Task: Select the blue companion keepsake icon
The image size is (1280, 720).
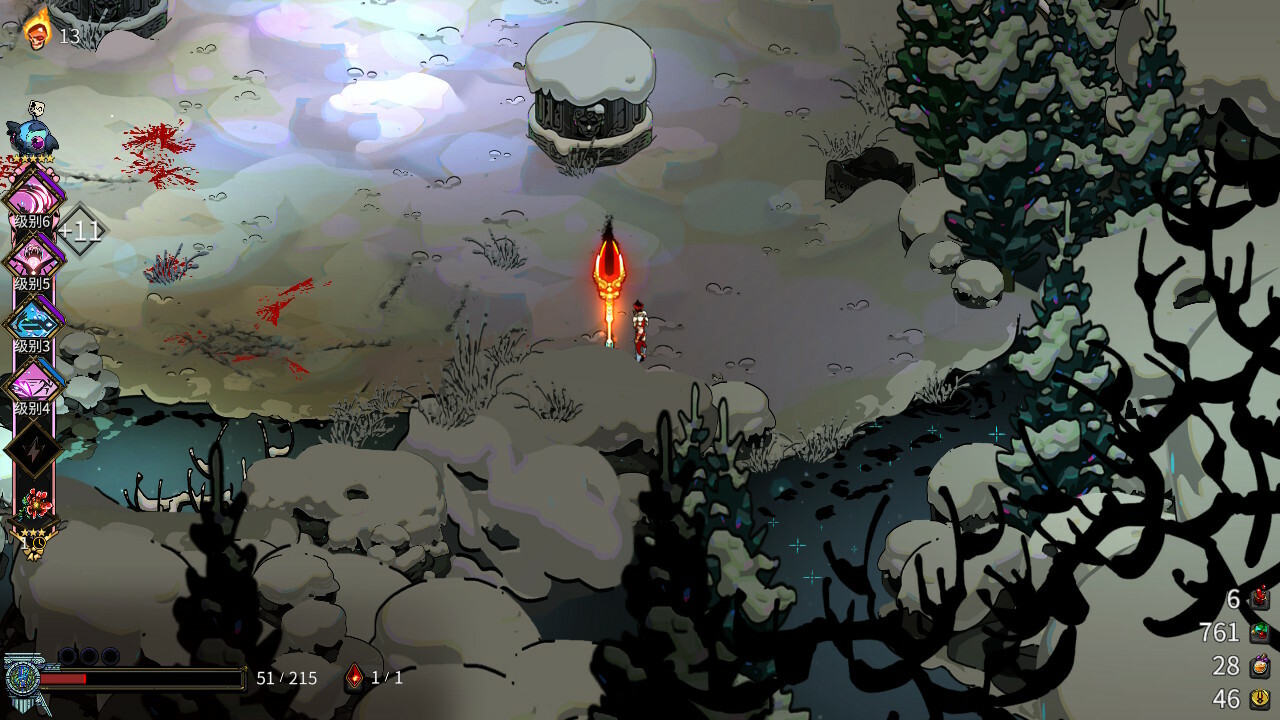Action: pyautogui.click(x=31, y=135)
